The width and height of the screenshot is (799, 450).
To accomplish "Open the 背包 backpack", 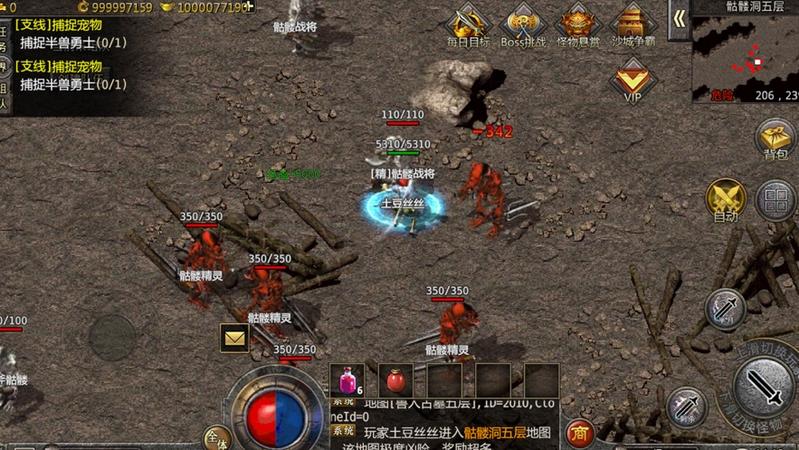I will (x=775, y=138).
